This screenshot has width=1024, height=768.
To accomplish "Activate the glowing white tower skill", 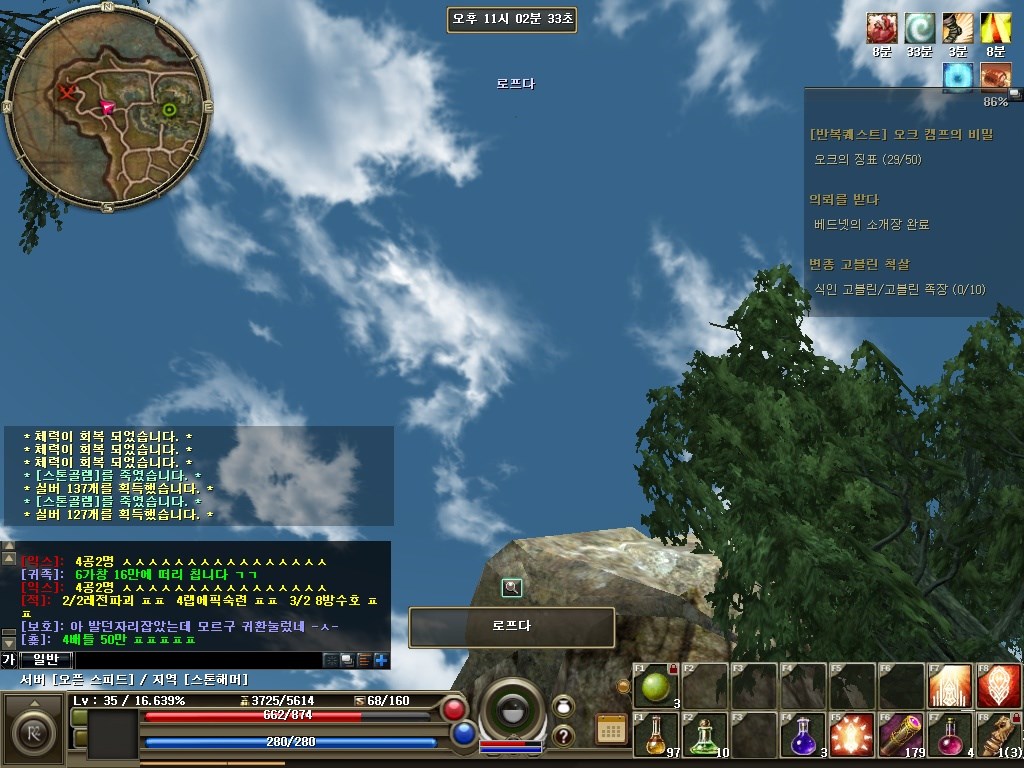I will click(x=950, y=686).
